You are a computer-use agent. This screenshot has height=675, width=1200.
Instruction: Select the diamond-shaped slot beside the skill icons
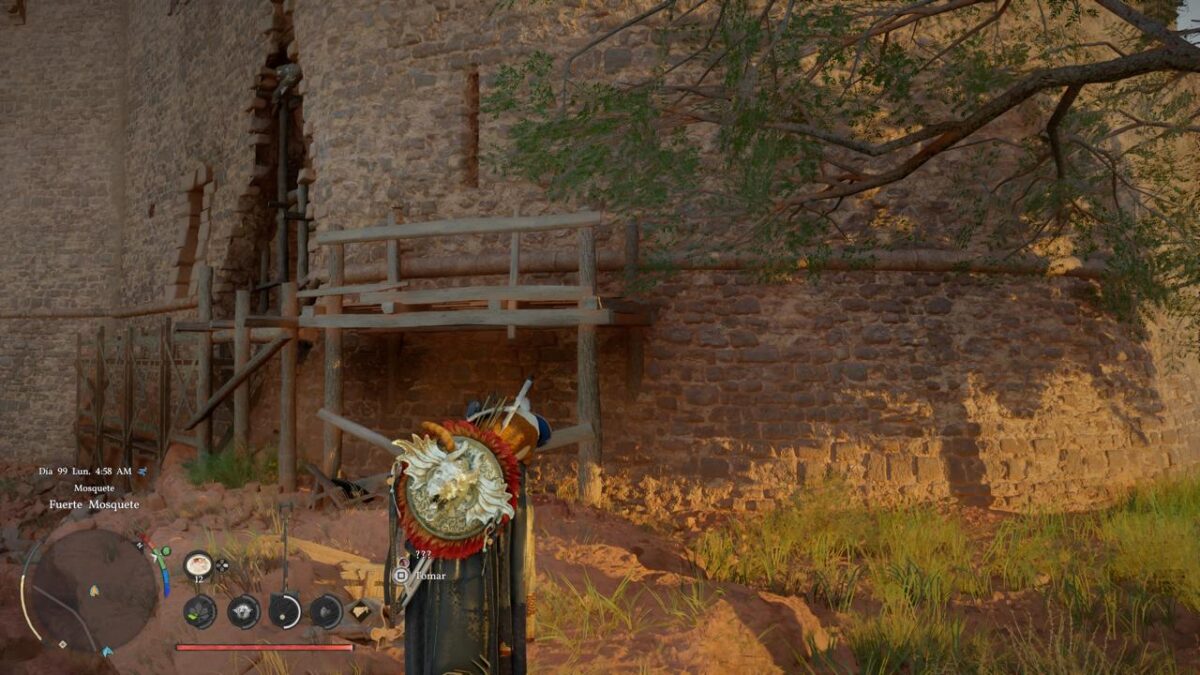coord(360,609)
